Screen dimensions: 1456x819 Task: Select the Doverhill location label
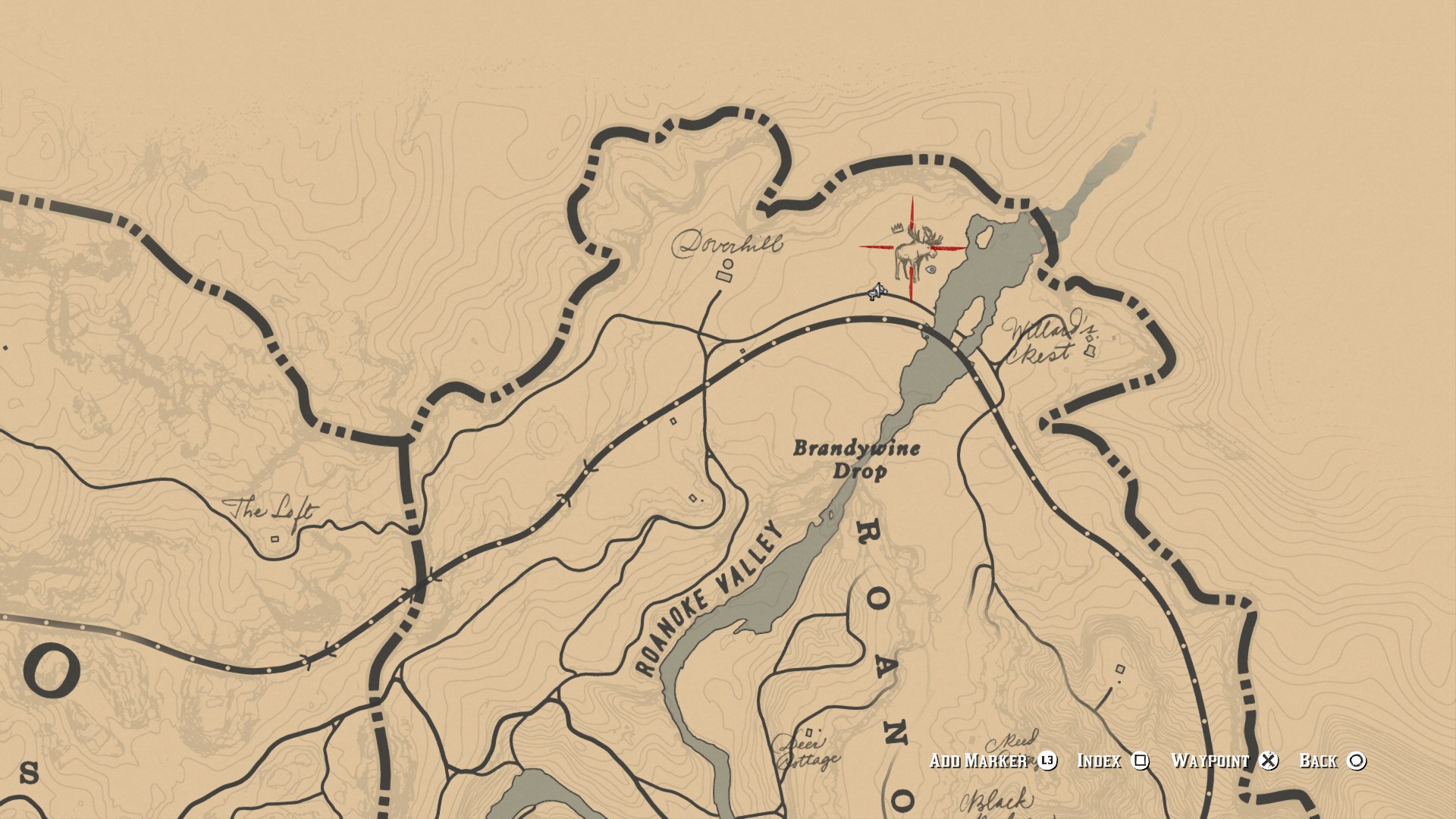pos(727,244)
